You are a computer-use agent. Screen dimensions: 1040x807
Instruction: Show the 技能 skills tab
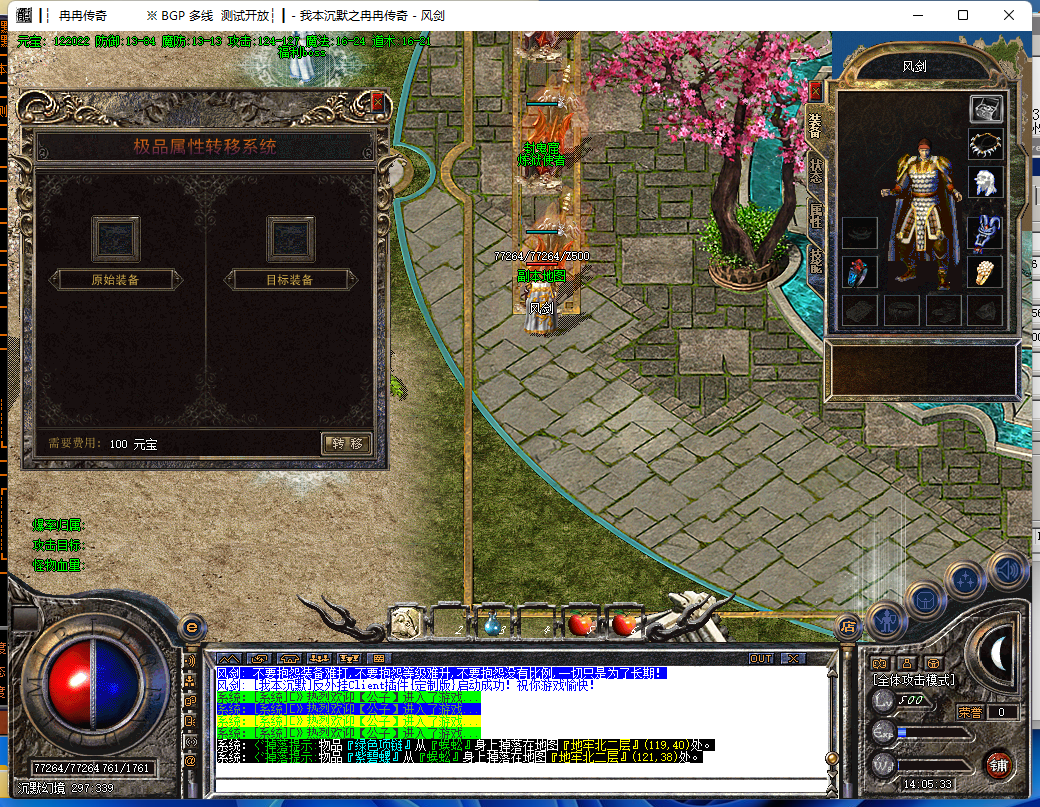click(x=816, y=262)
